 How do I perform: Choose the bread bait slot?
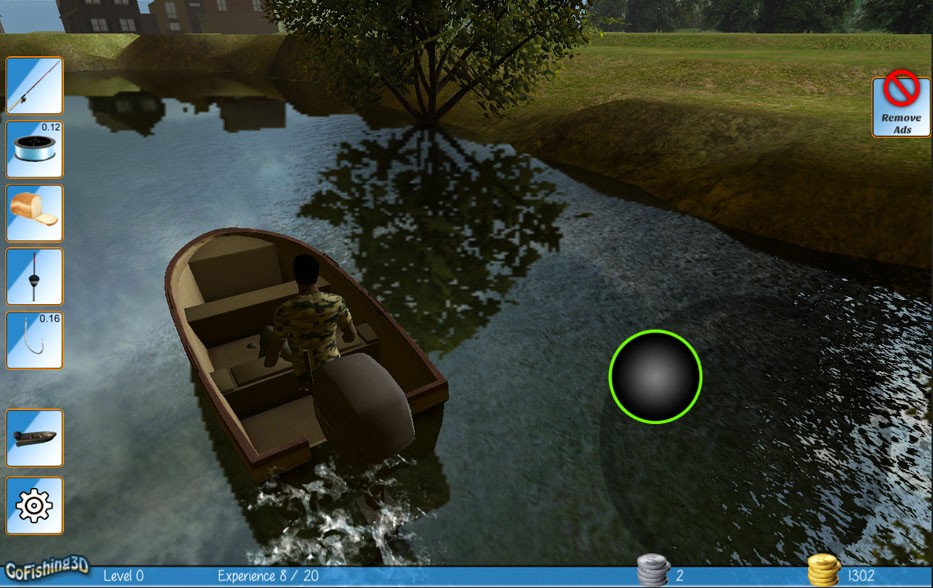35,213
